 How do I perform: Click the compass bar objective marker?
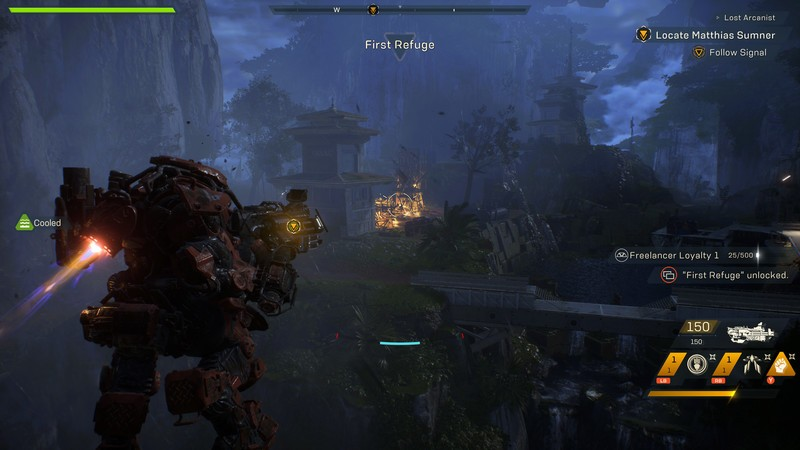(x=373, y=10)
